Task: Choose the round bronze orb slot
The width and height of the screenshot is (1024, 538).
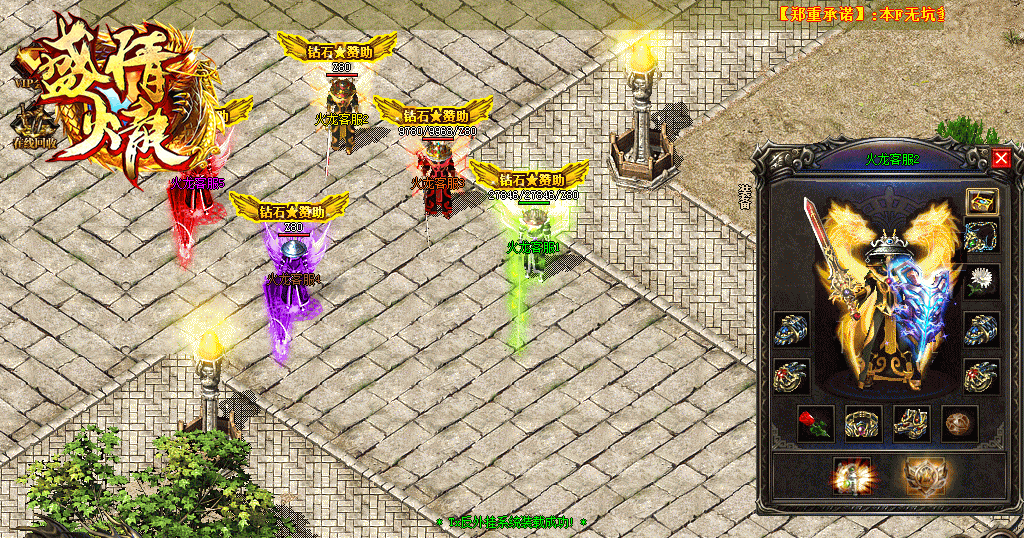Action: [x=958, y=423]
